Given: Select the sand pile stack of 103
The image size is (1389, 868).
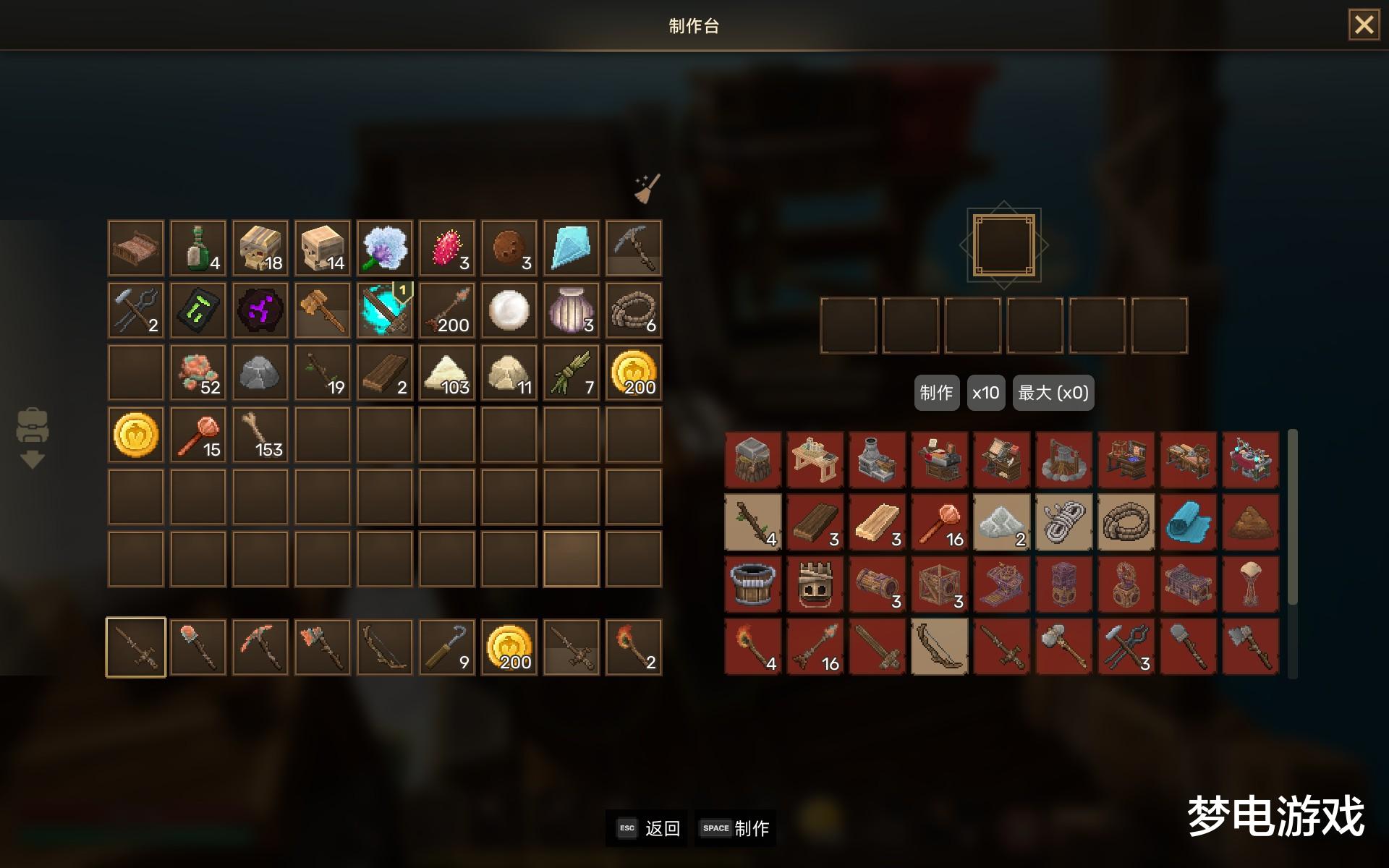Looking at the screenshot, I should (x=447, y=373).
